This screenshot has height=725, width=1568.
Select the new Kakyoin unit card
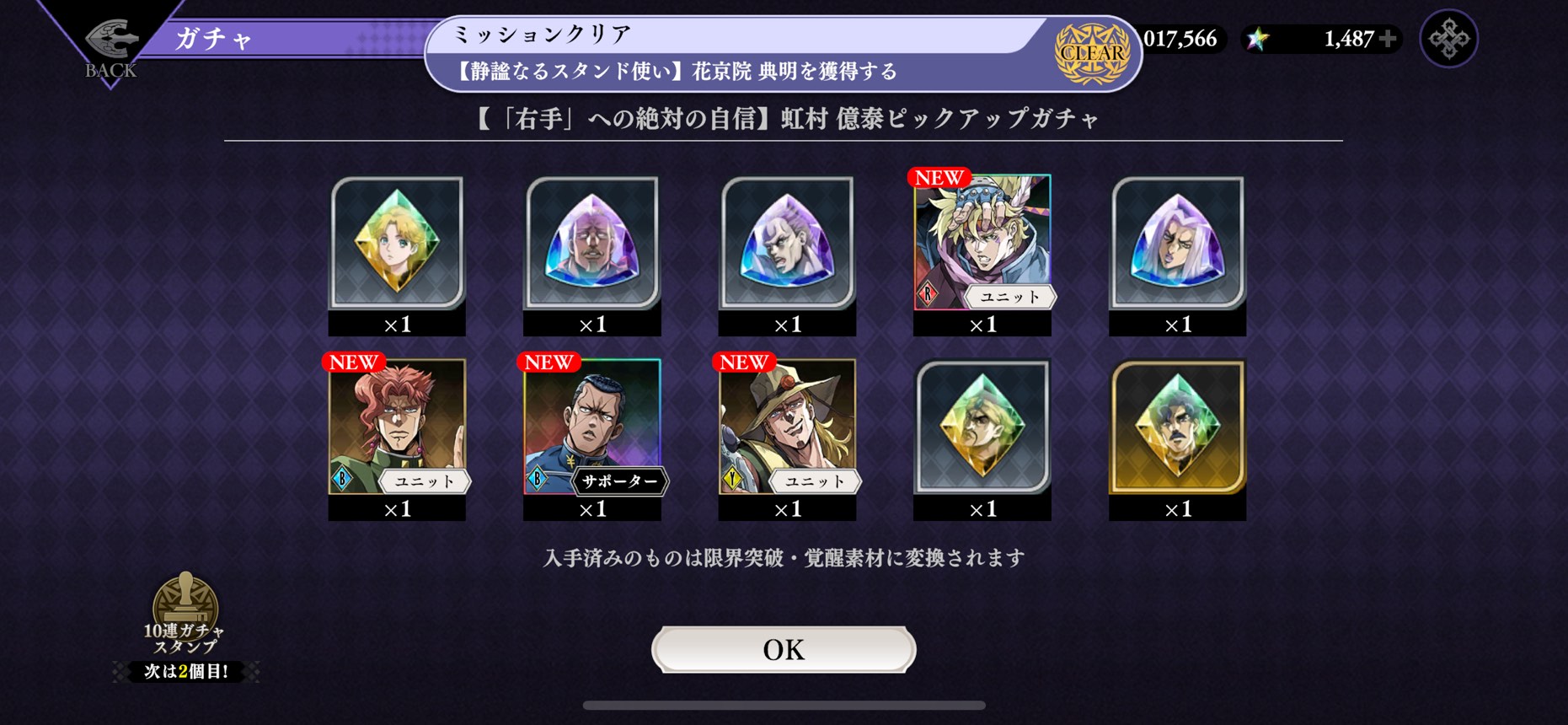[397, 427]
